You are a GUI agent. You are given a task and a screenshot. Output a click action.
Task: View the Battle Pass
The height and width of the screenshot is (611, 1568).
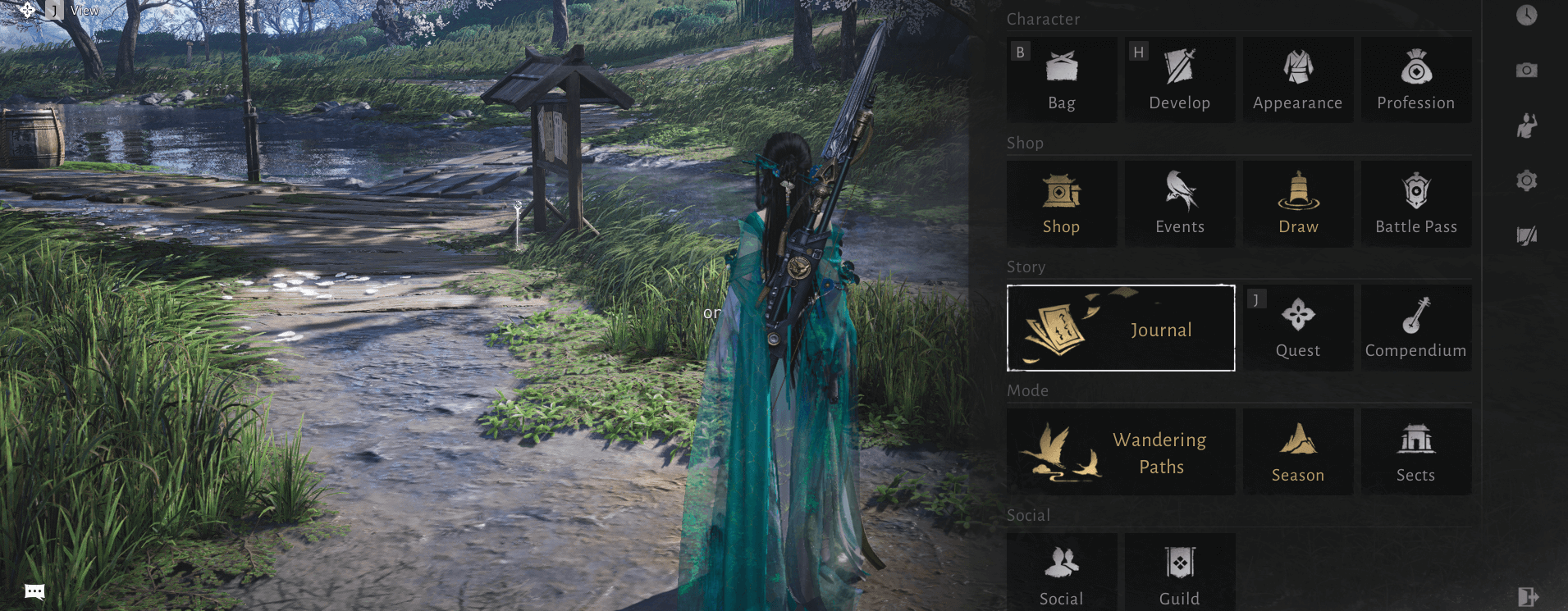click(x=1415, y=203)
